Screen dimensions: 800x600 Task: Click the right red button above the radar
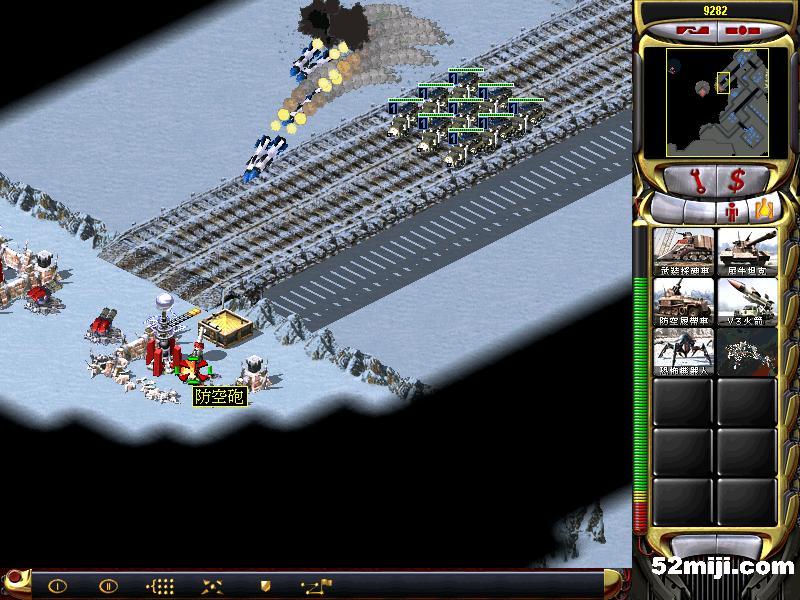pos(740,31)
